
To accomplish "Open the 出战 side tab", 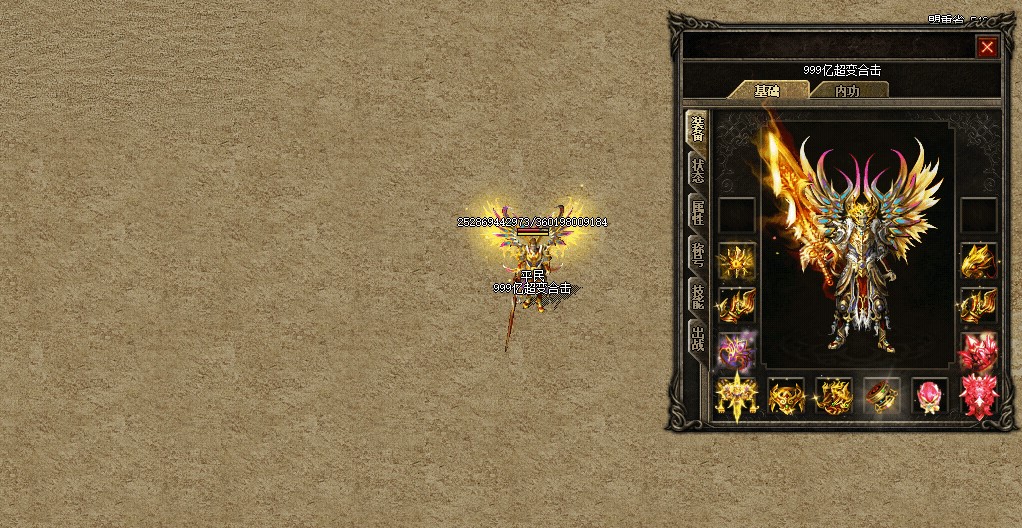I will tap(697, 338).
